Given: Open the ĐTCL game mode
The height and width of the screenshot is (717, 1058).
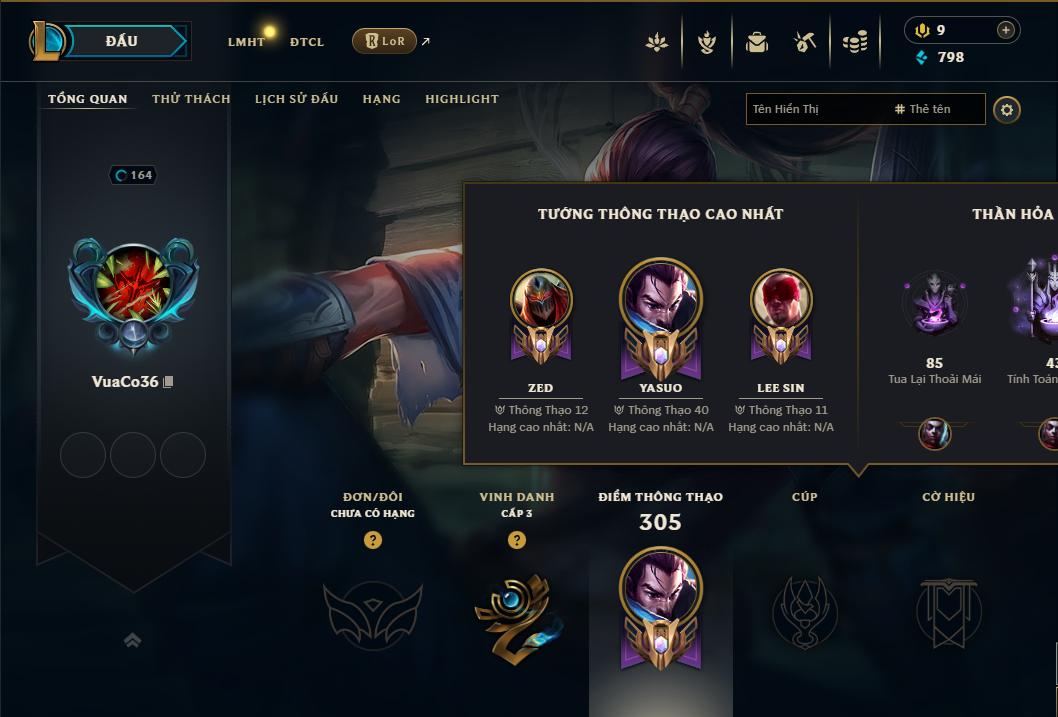Looking at the screenshot, I should click(x=307, y=42).
